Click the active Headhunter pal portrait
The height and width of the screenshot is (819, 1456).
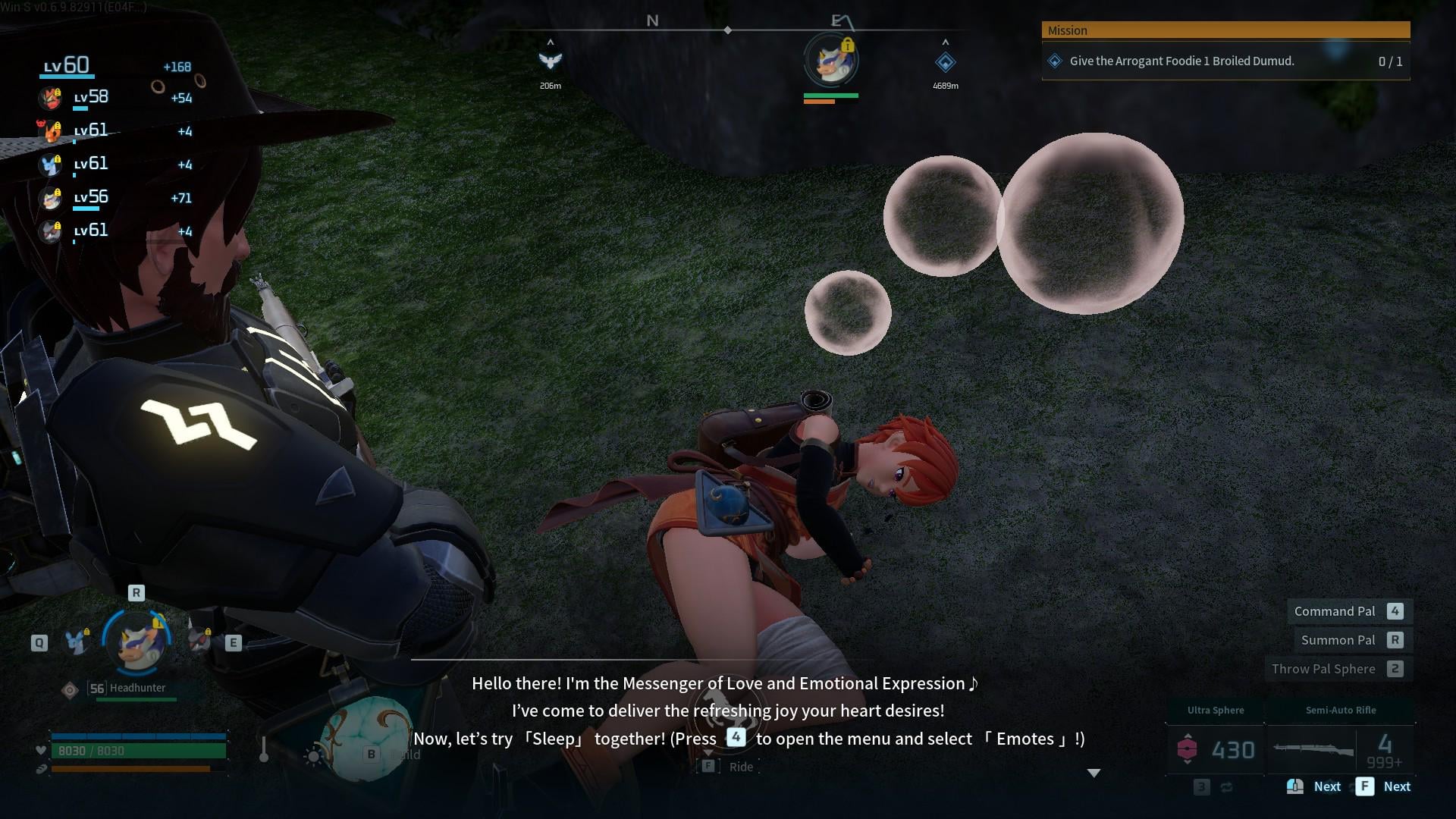point(138,642)
